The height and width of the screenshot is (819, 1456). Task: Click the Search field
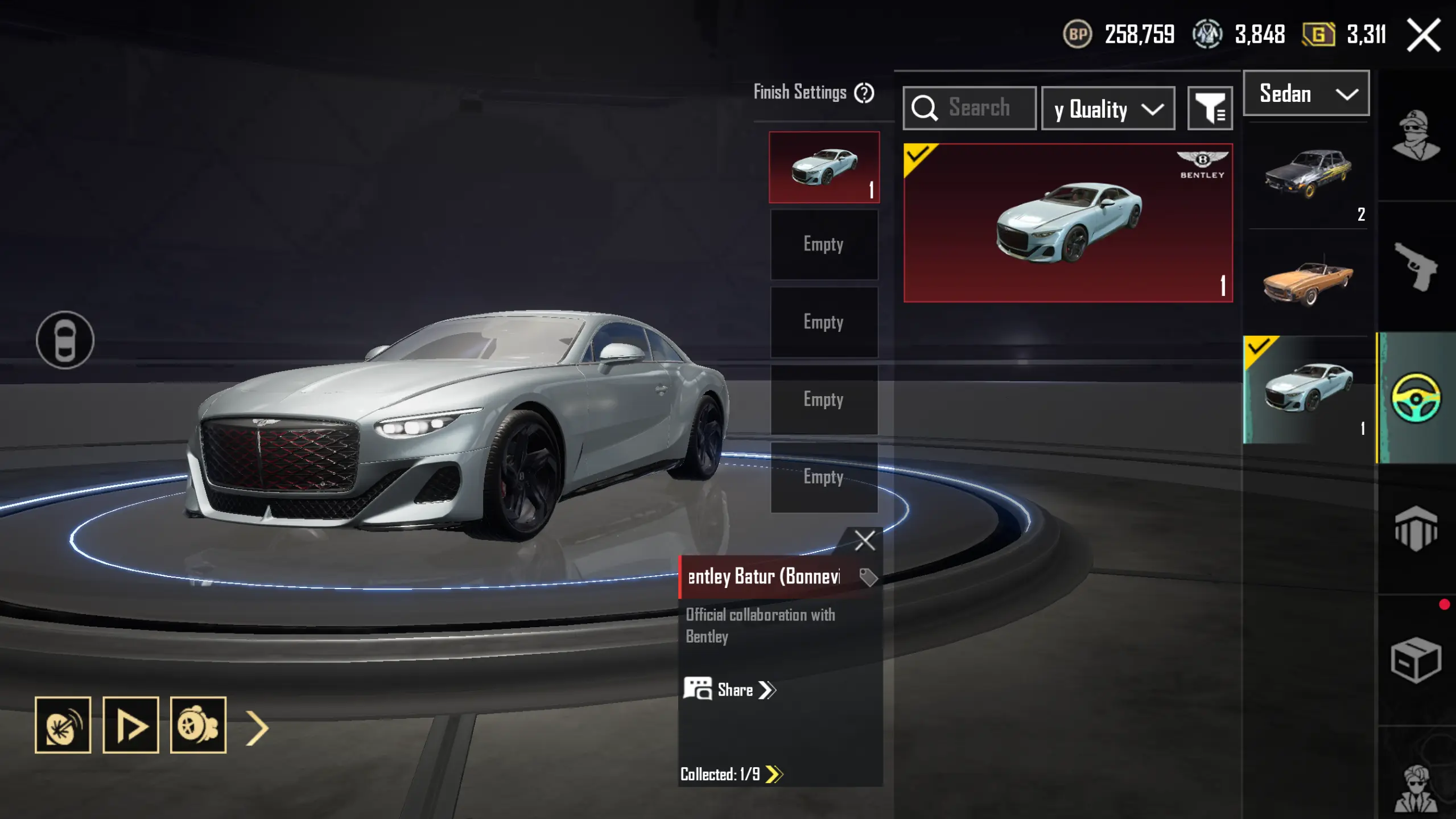[979, 108]
